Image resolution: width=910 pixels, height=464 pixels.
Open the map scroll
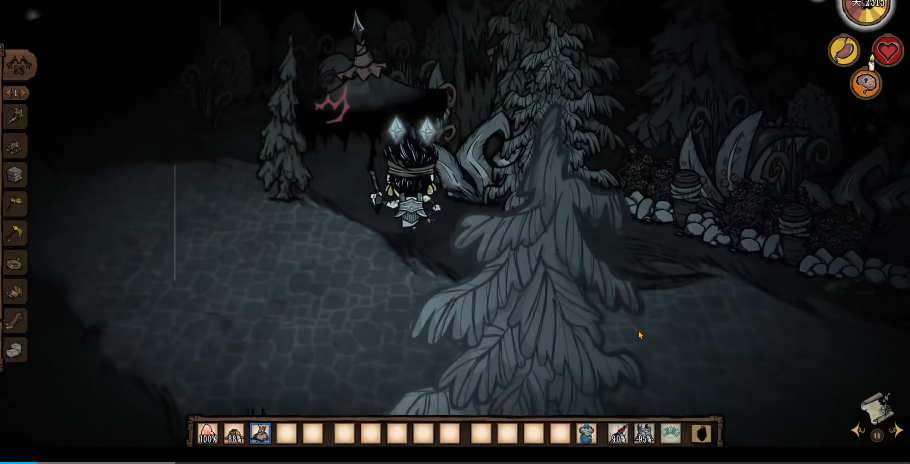(x=877, y=408)
